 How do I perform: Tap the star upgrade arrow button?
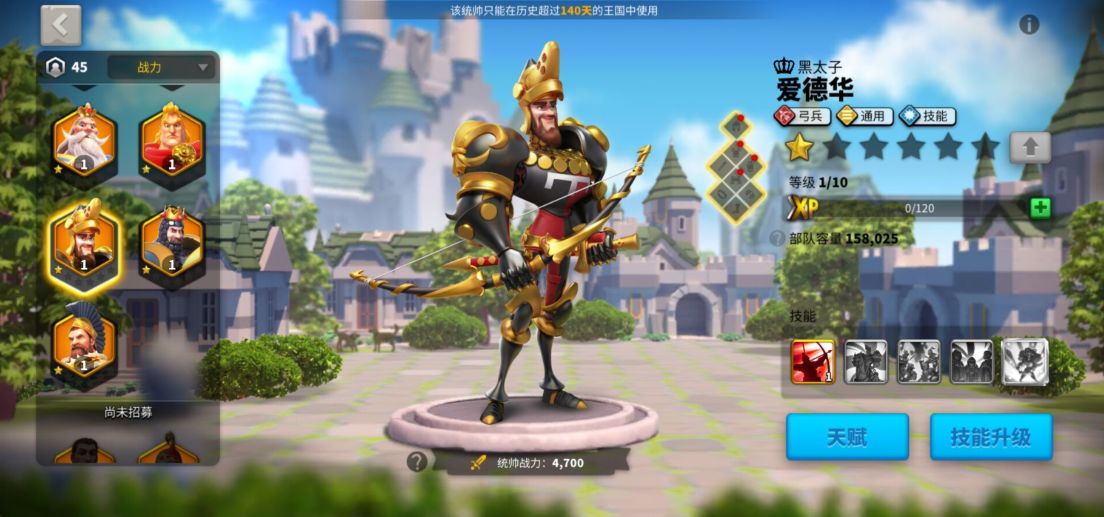coord(1029,148)
